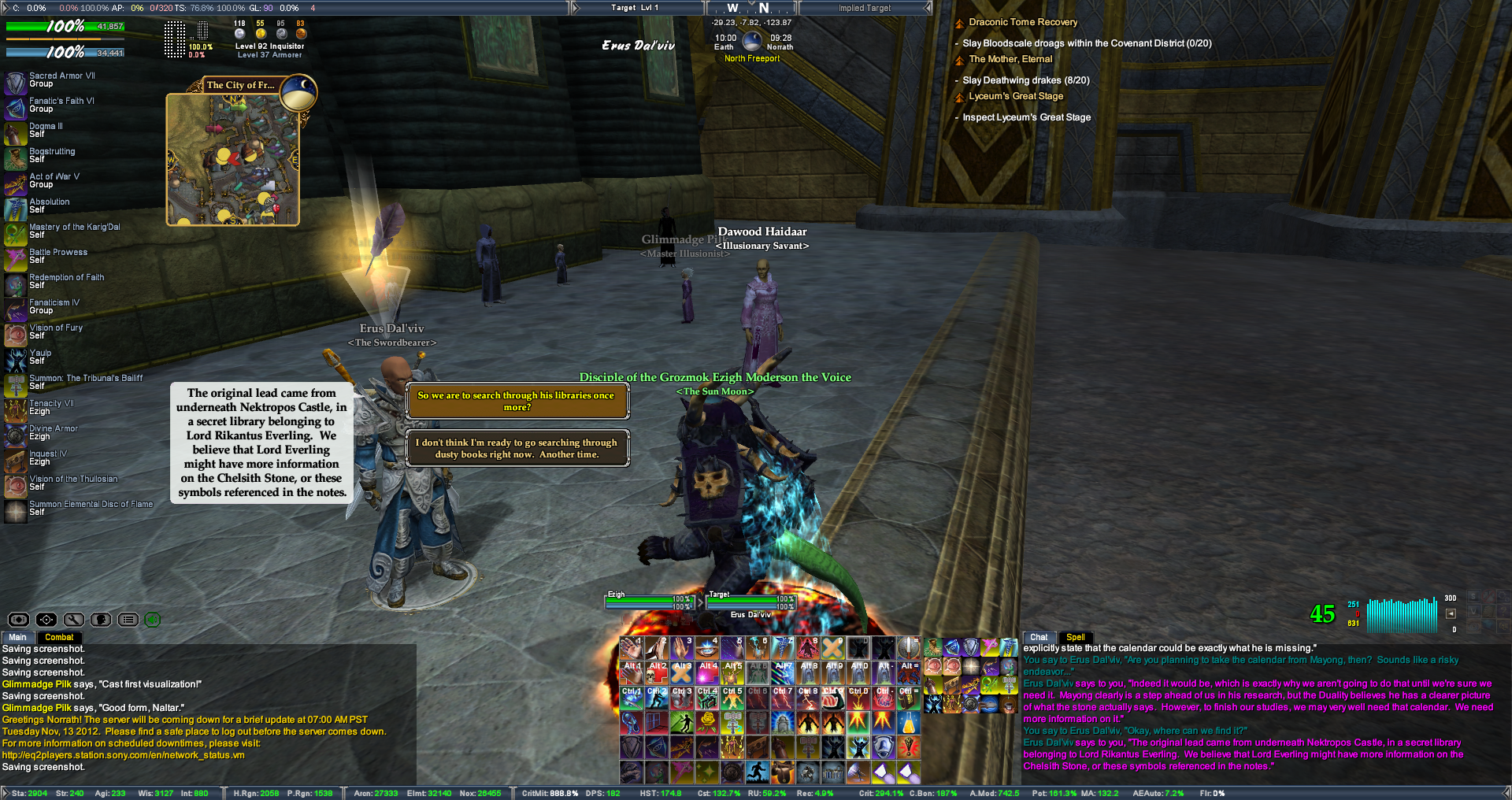Decline with the 'Another time' dialogue reply
Image resolution: width=1512 pixels, height=800 pixels.
point(517,448)
